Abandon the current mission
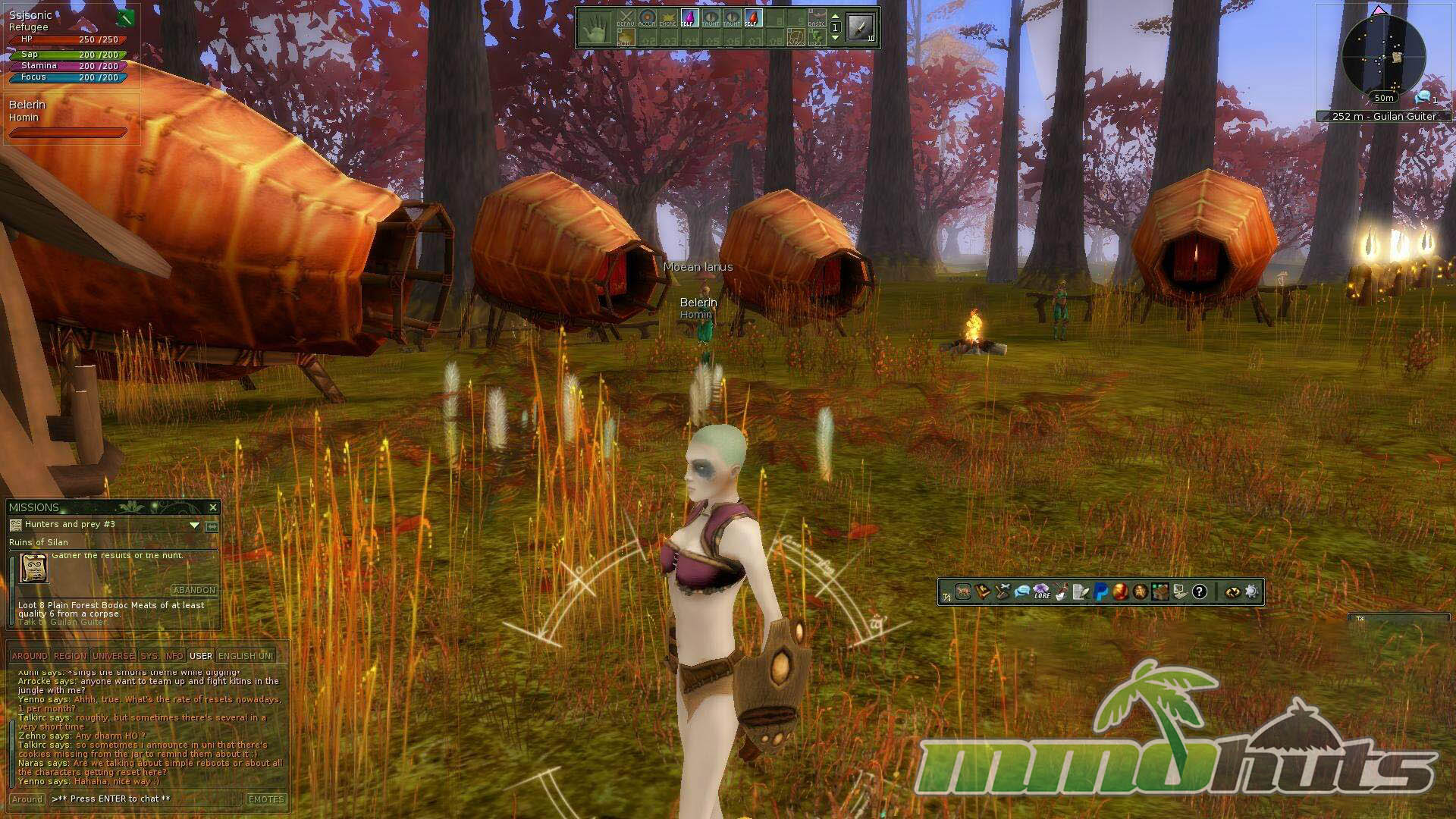Image resolution: width=1456 pixels, height=819 pixels. [x=194, y=590]
